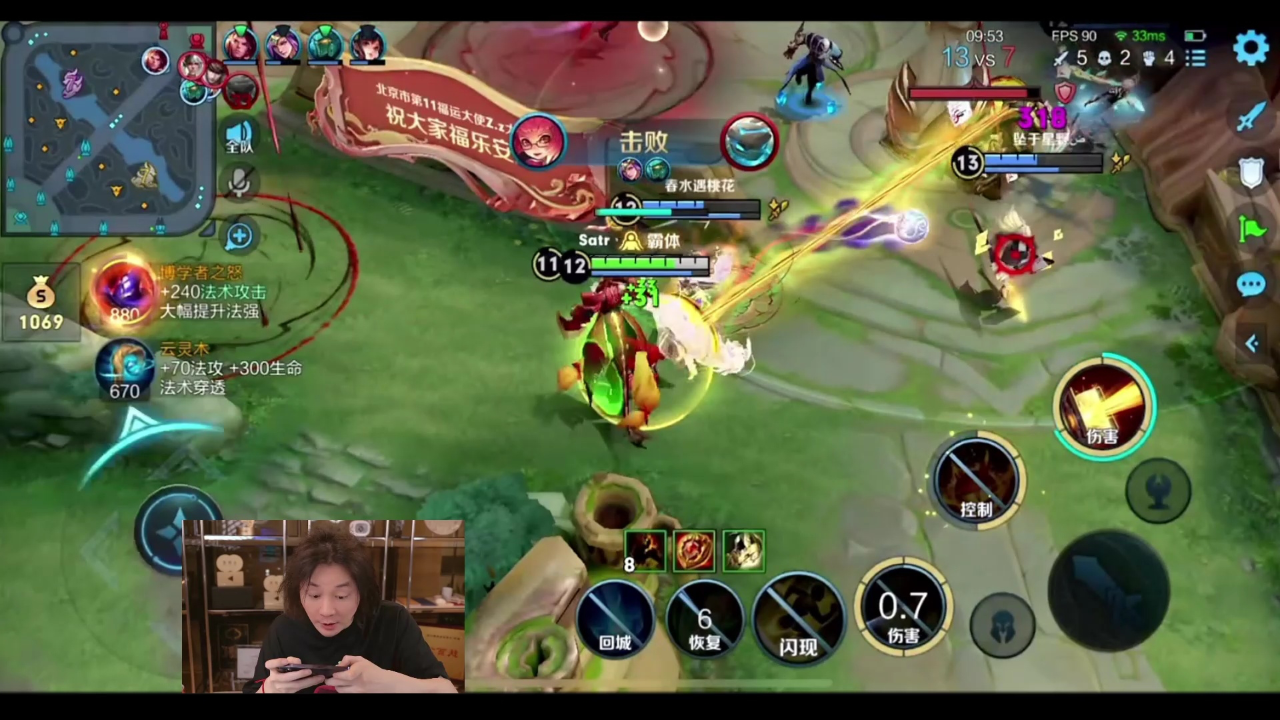
Task: Buy the recommended 670 gold item
Action: (x=125, y=370)
